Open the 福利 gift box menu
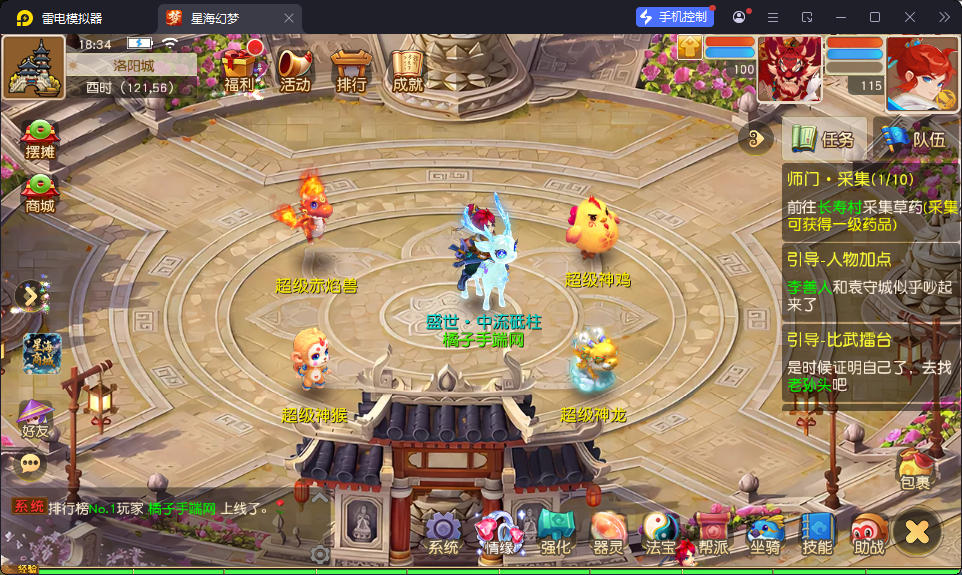 (239, 68)
